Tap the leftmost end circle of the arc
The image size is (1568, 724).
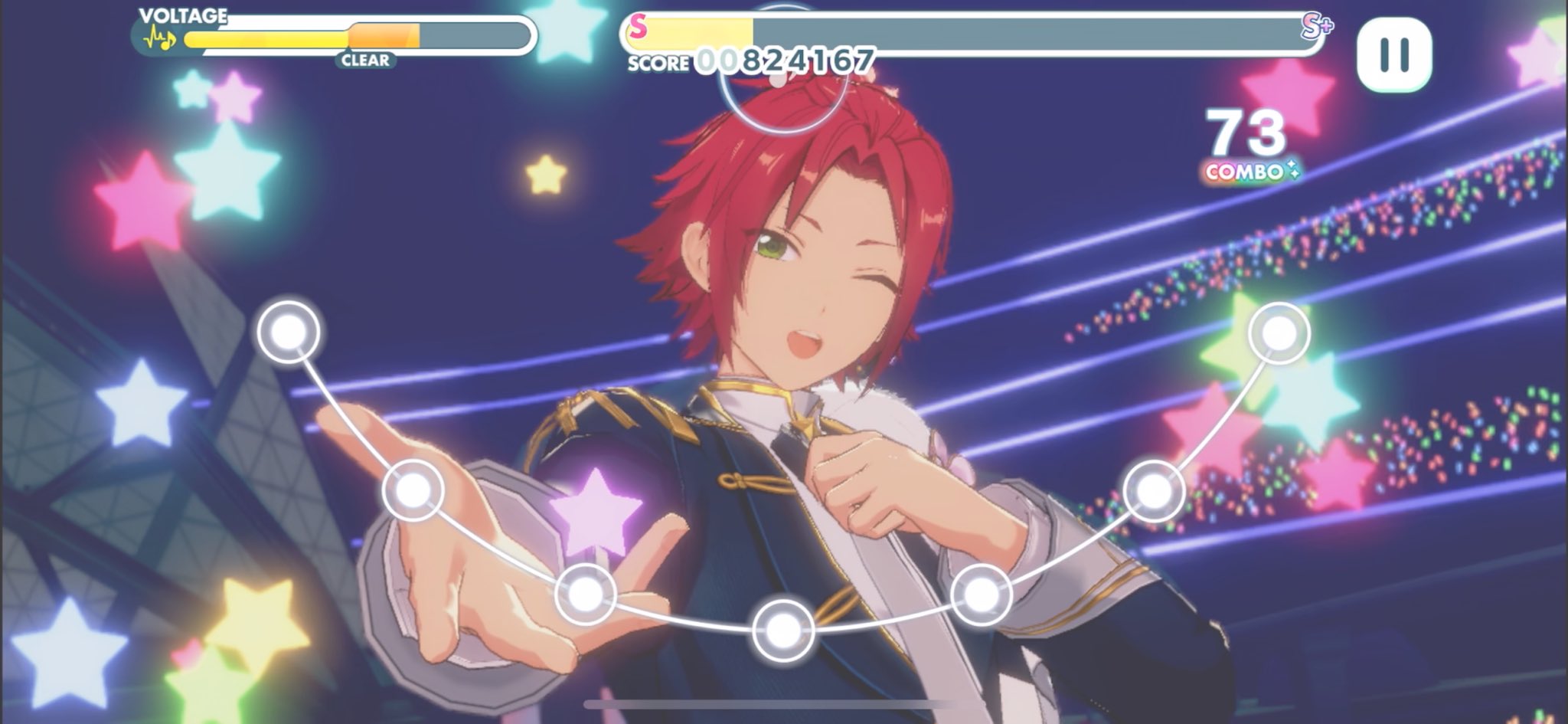point(289,333)
